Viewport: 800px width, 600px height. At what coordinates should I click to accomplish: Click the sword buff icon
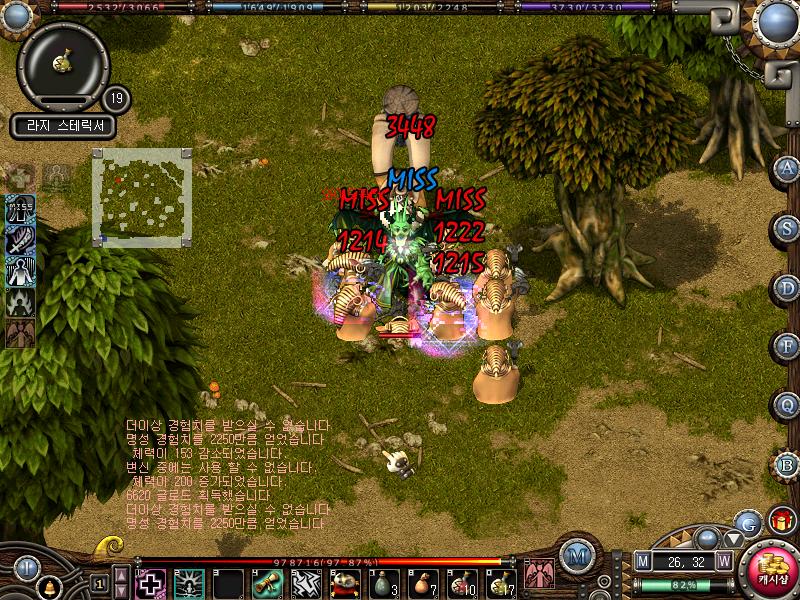coord(21,240)
